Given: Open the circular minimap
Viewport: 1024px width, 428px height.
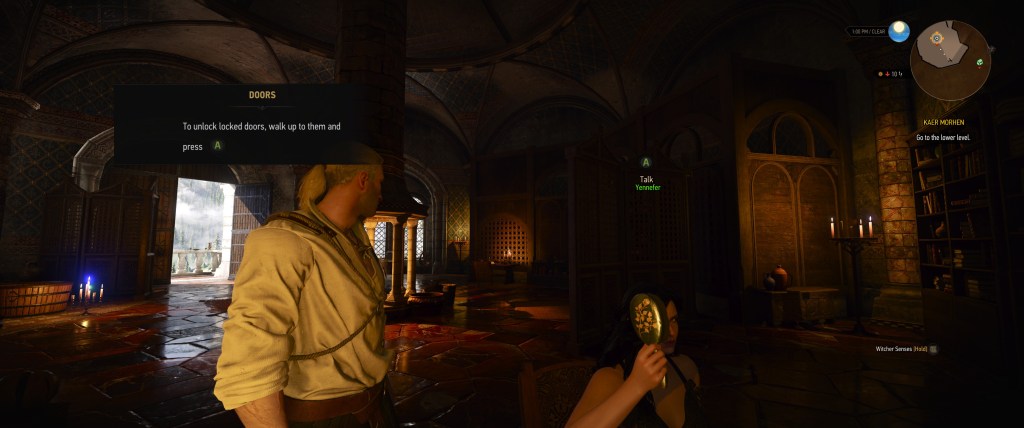Looking at the screenshot, I should pyautogui.click(x=950, y=60).
